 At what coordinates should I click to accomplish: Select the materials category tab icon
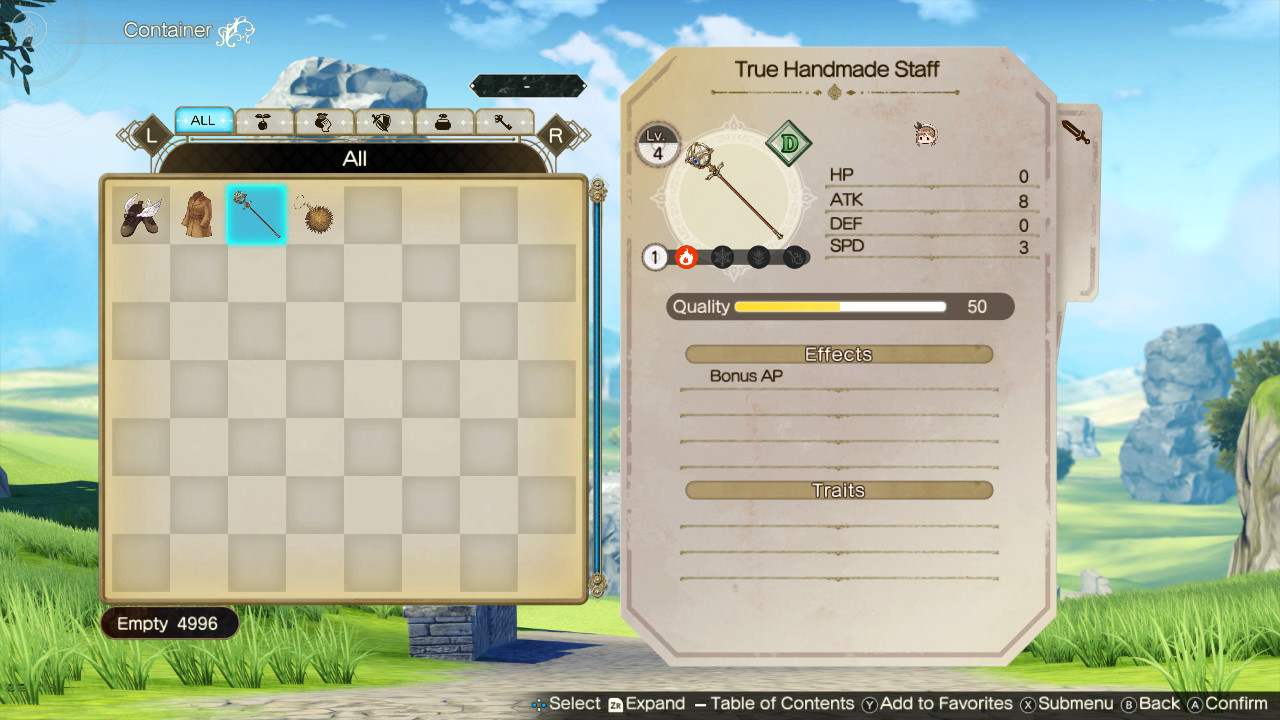click(263, 120)
